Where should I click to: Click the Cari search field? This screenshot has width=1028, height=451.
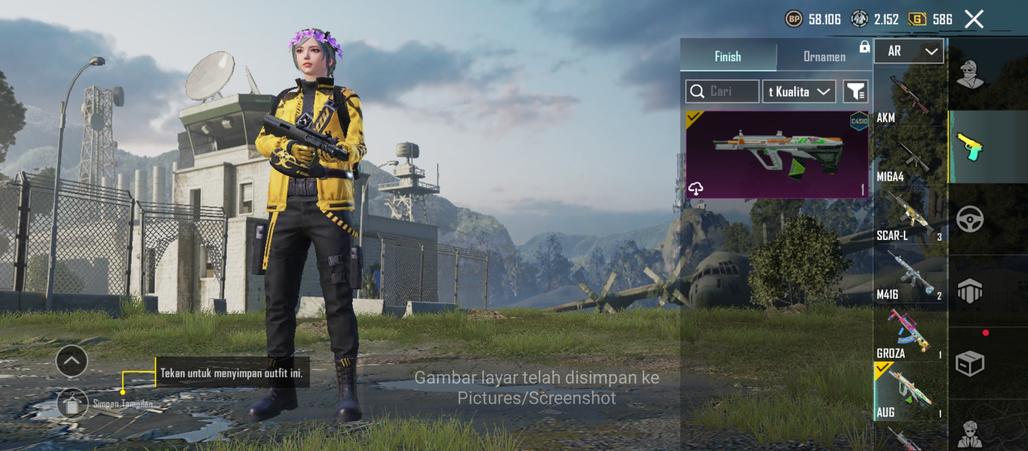click(722, 91)
